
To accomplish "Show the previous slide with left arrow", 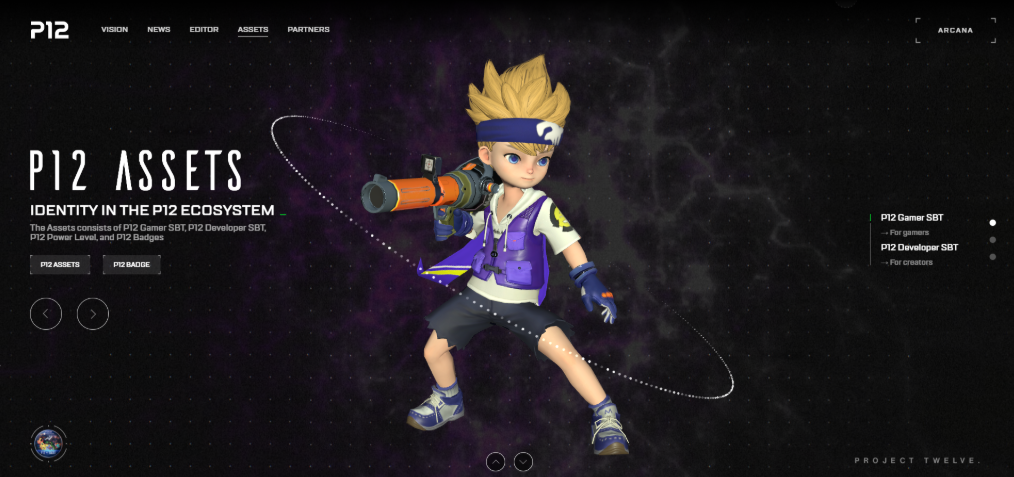I will [x=46, y=314].
